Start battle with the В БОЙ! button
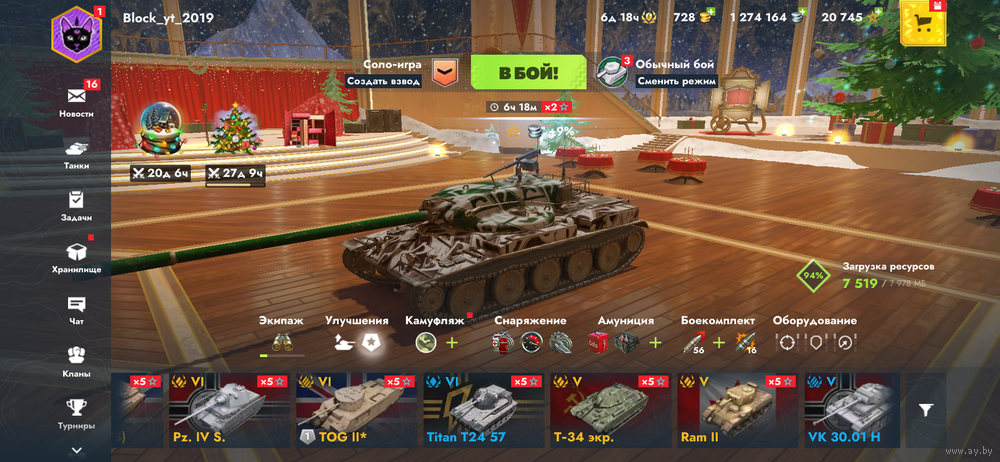The height and width of the screenshot is (462, 1000). pos(528,72)
